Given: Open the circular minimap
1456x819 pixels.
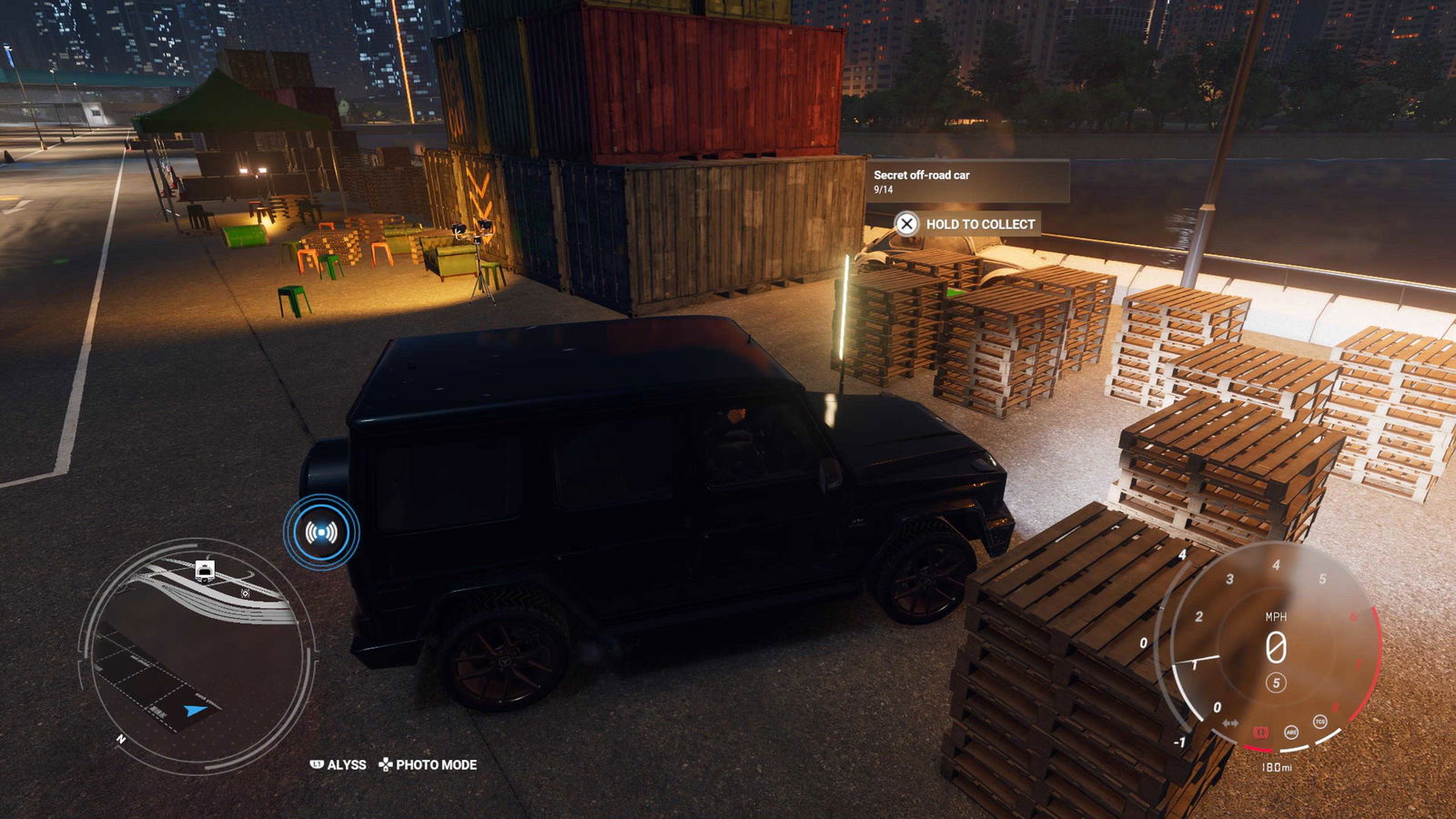Looking at the screenshot, I should coord(197,655).
